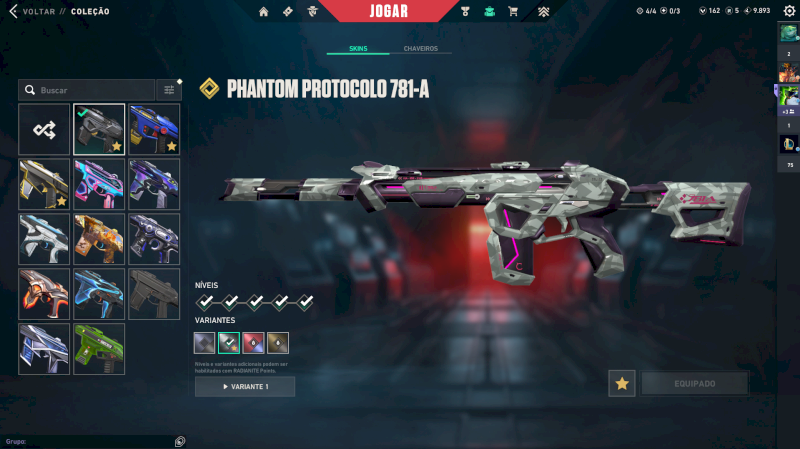Toggle the favorite star button
This screenshot has height=449, width=800.
click(x=622, y=383)
